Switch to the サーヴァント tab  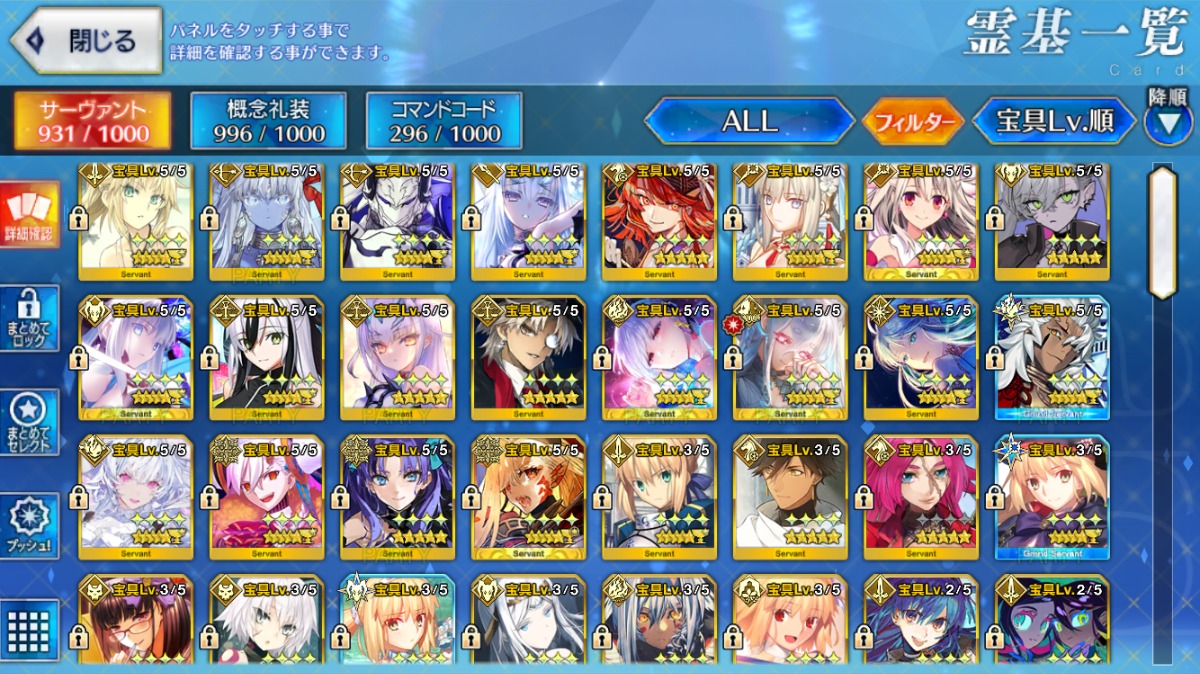pyautogui.click(x=92, y=121)
